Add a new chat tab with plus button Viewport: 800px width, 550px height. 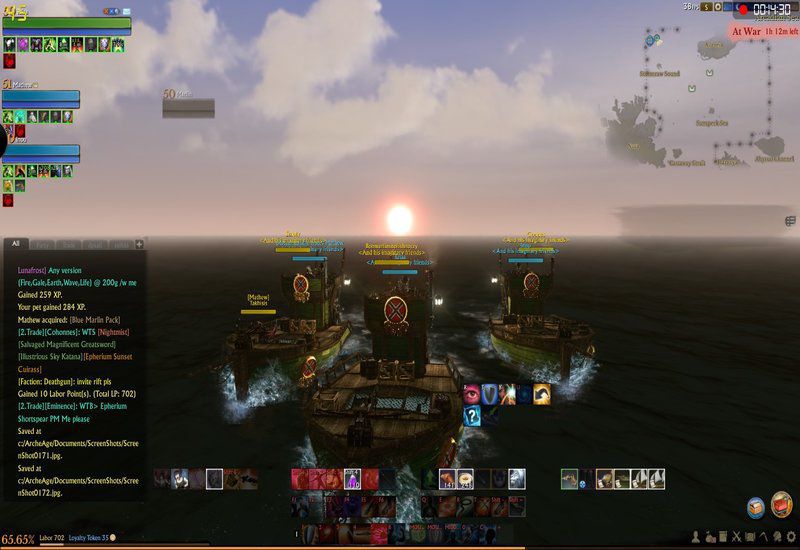[140, 244]
